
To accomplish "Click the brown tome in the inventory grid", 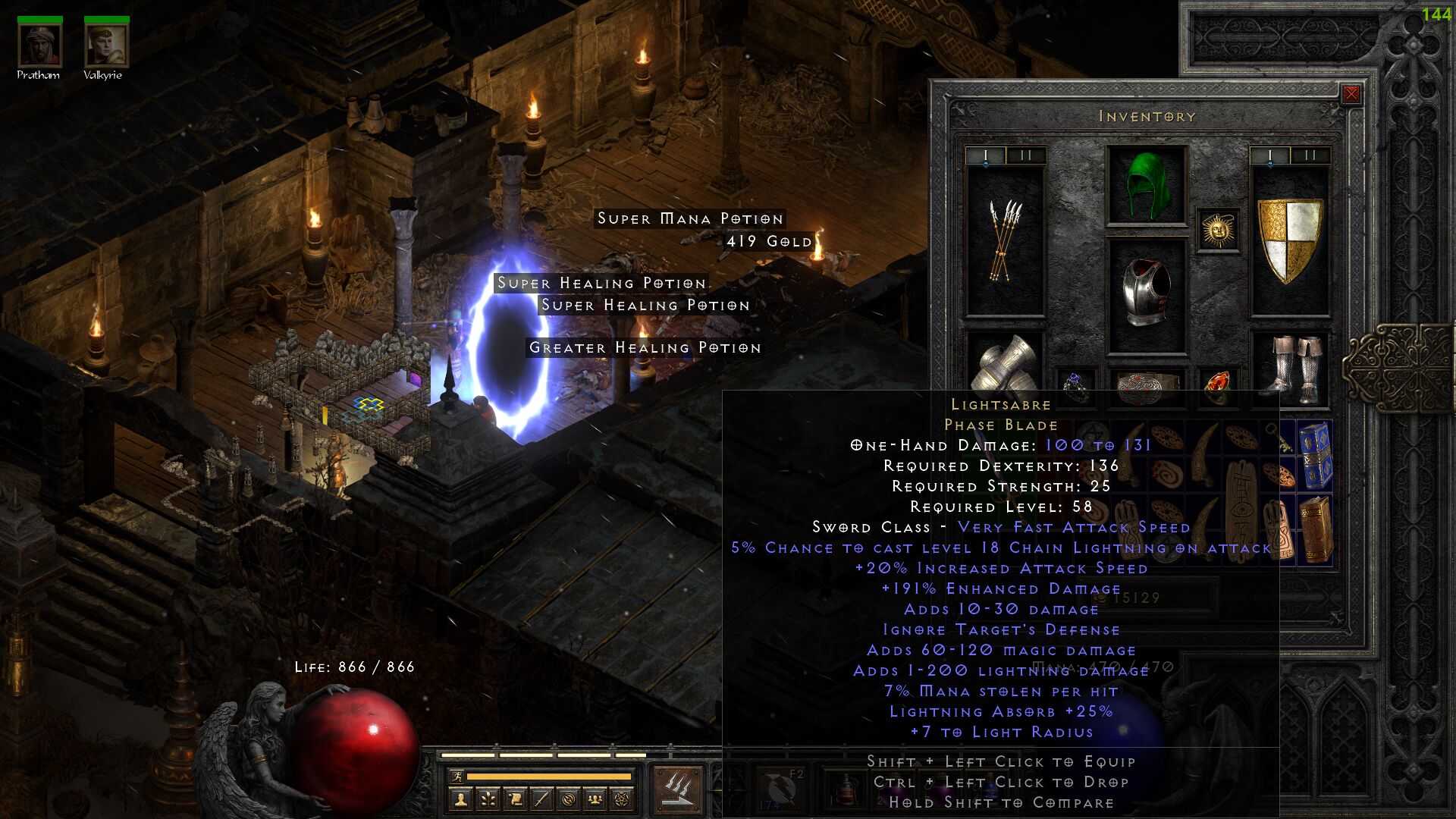I will pyautogui.click(x=1315, y=529).
